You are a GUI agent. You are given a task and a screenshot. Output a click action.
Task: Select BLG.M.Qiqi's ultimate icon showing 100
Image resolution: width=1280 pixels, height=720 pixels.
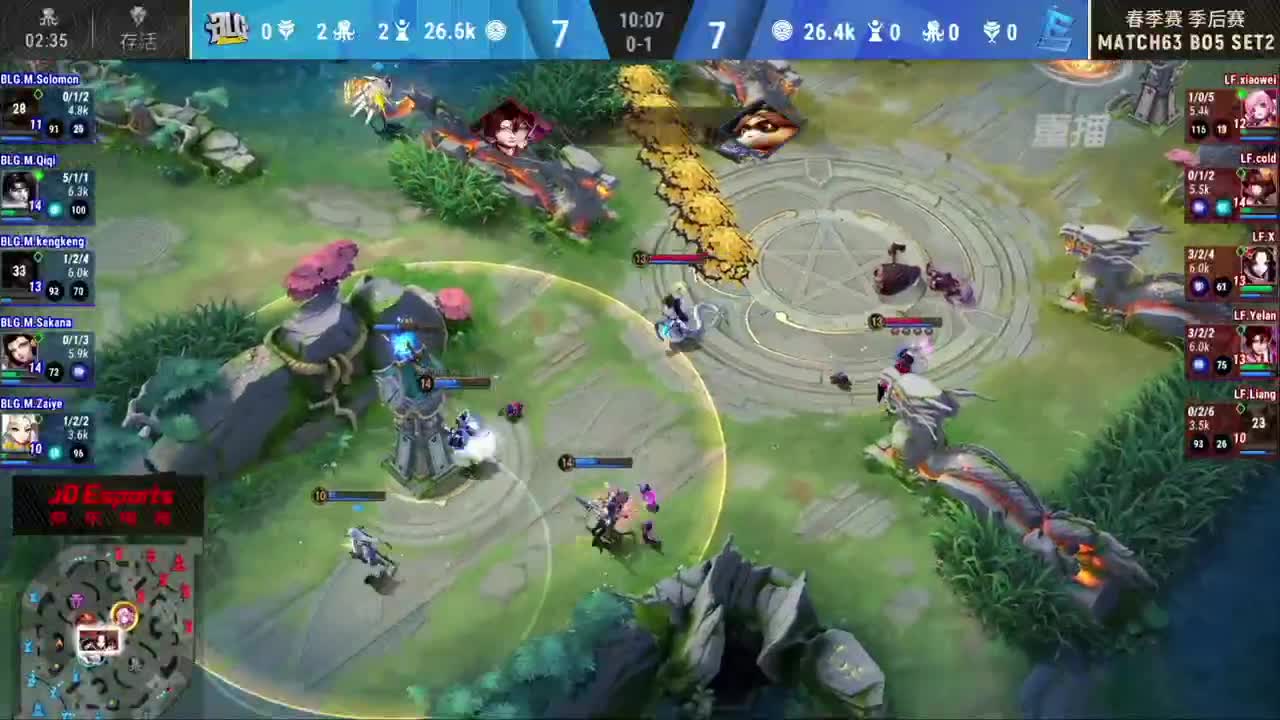pos(78,210)
